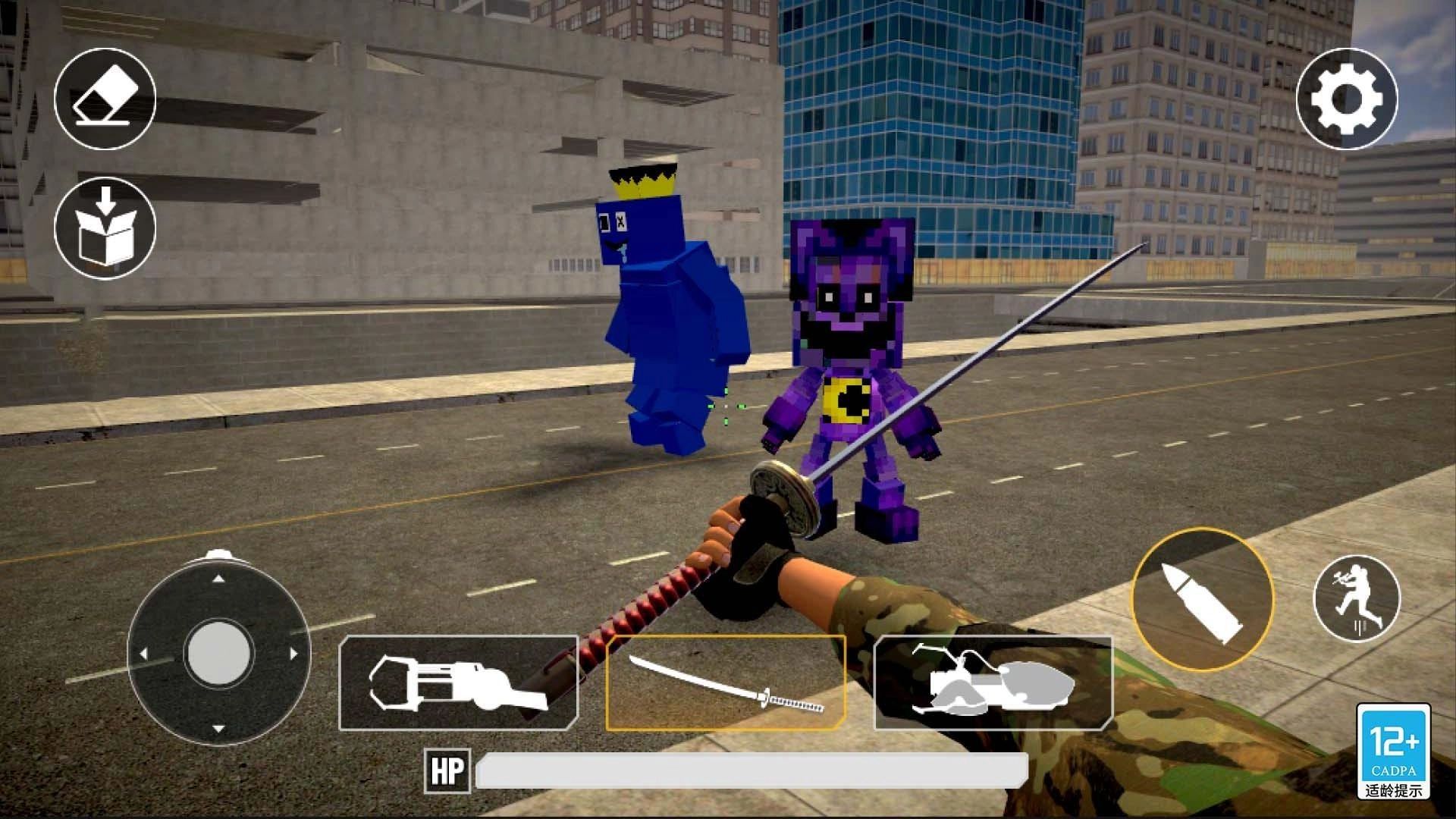
Task: View the CADPA 12+ age rating notice
Action: point(1394,751)
